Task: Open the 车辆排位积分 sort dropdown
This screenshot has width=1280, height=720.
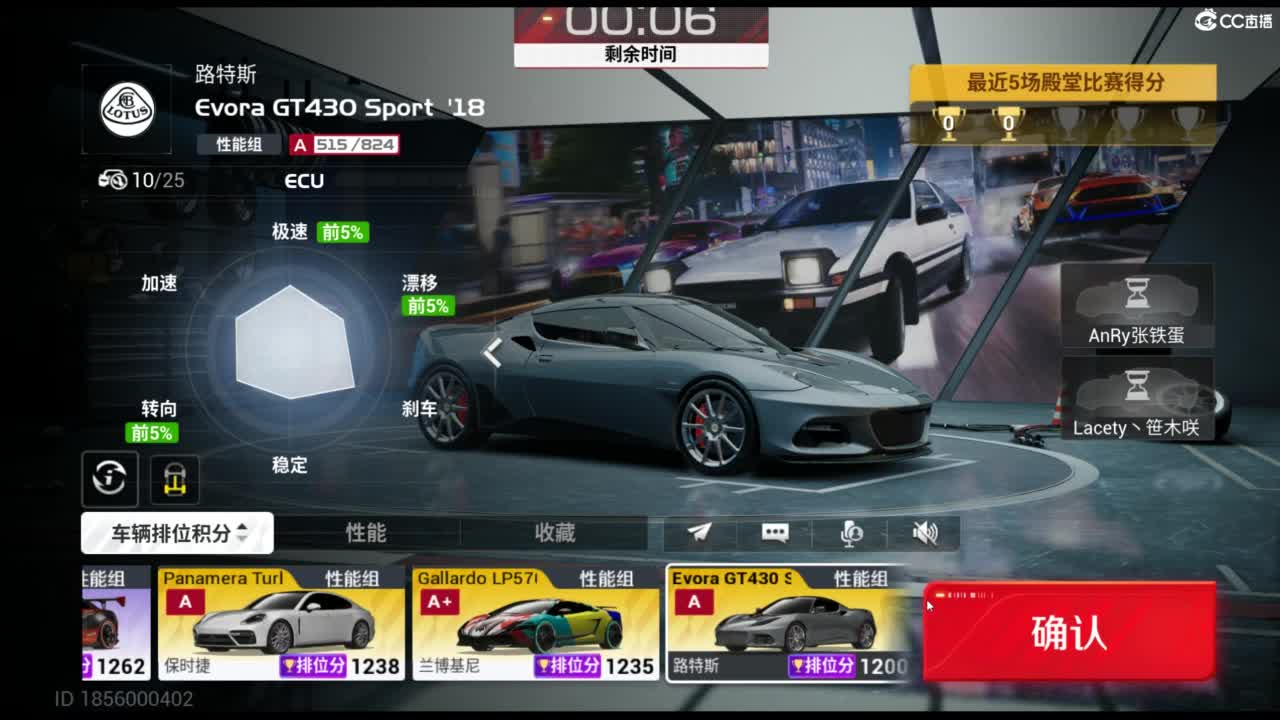Action: pyautogui.click(x=177, y=533)
